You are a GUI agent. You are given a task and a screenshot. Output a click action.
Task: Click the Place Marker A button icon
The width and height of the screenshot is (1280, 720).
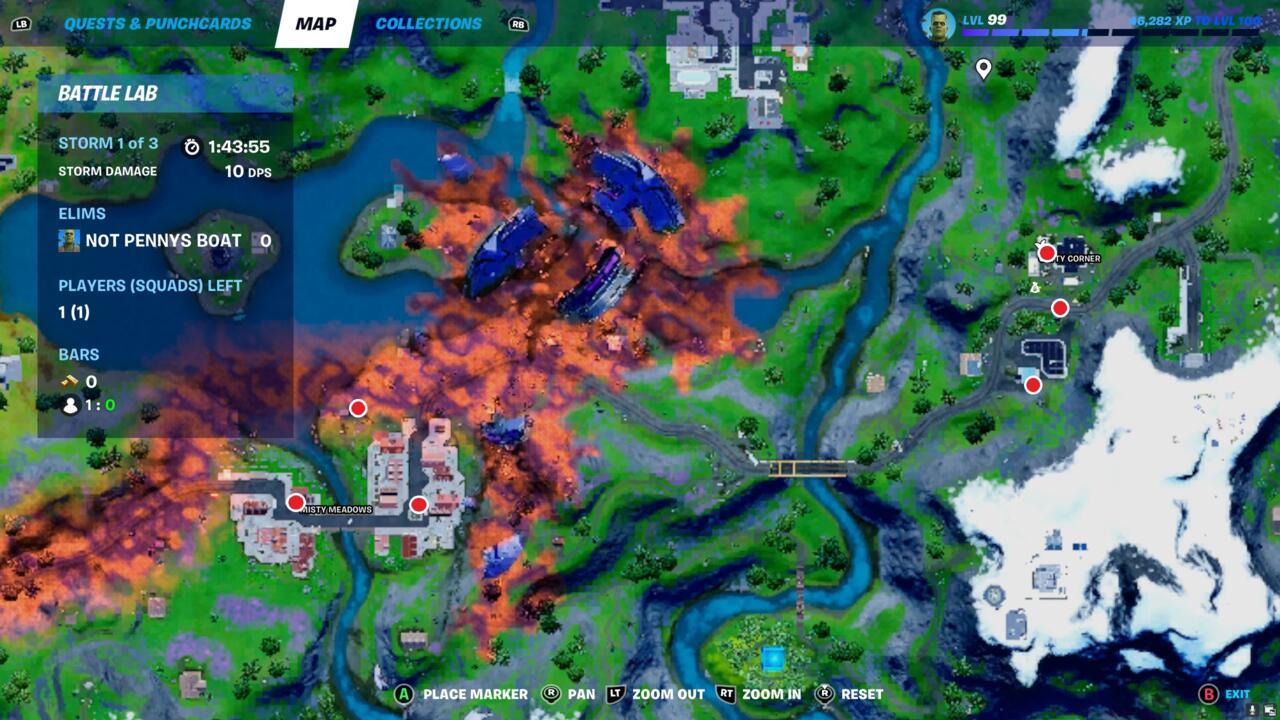(x=405, y=693)
